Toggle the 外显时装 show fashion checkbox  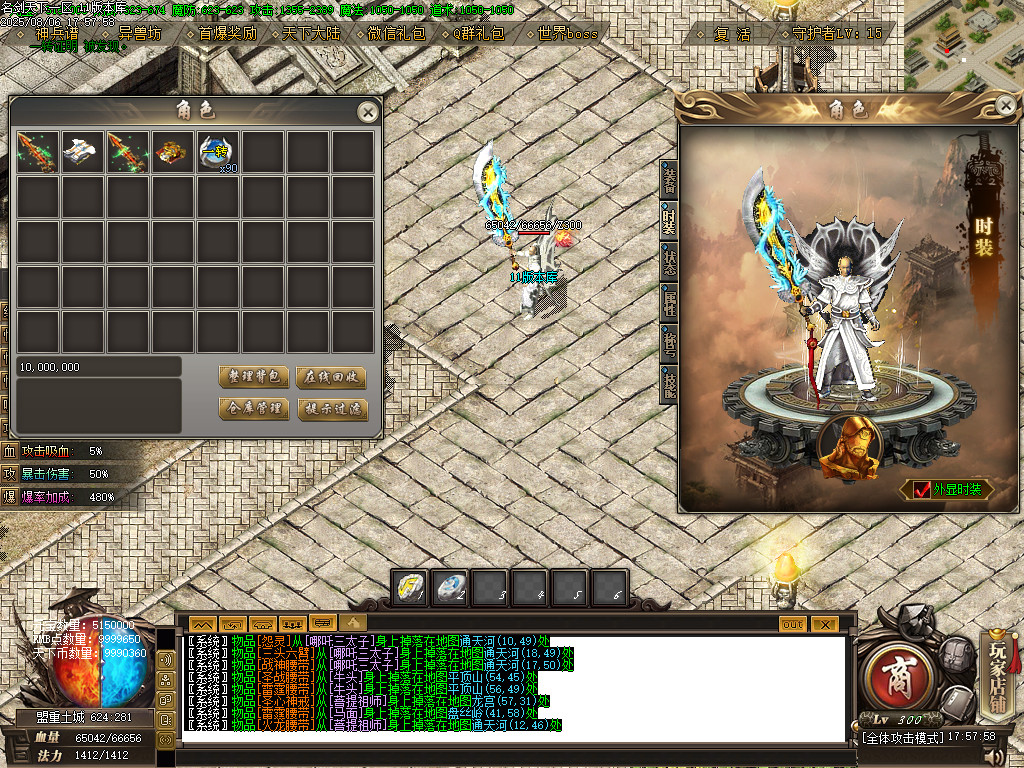919,490
